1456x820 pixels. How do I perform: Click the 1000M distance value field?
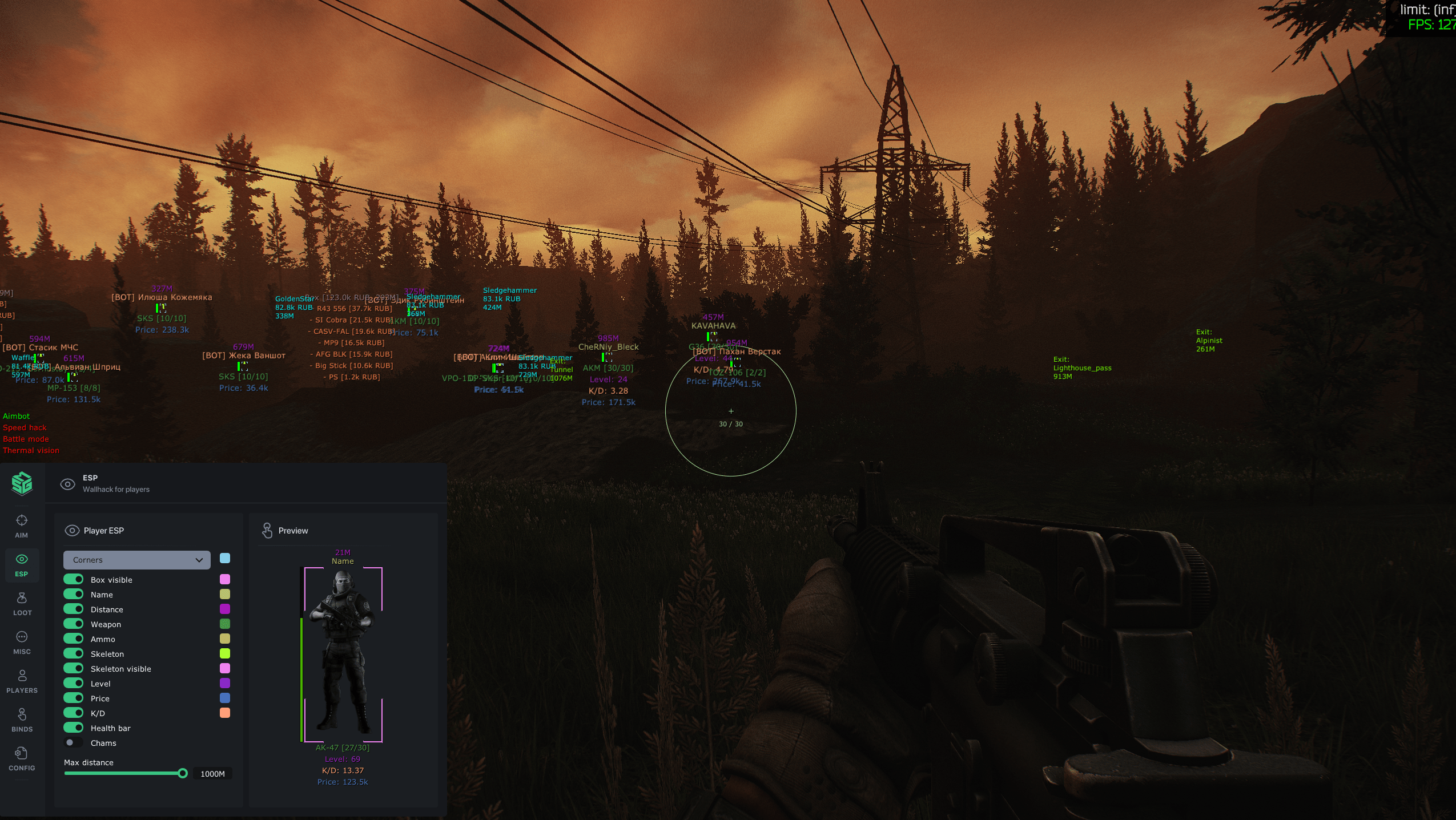(x=212, y=774)
